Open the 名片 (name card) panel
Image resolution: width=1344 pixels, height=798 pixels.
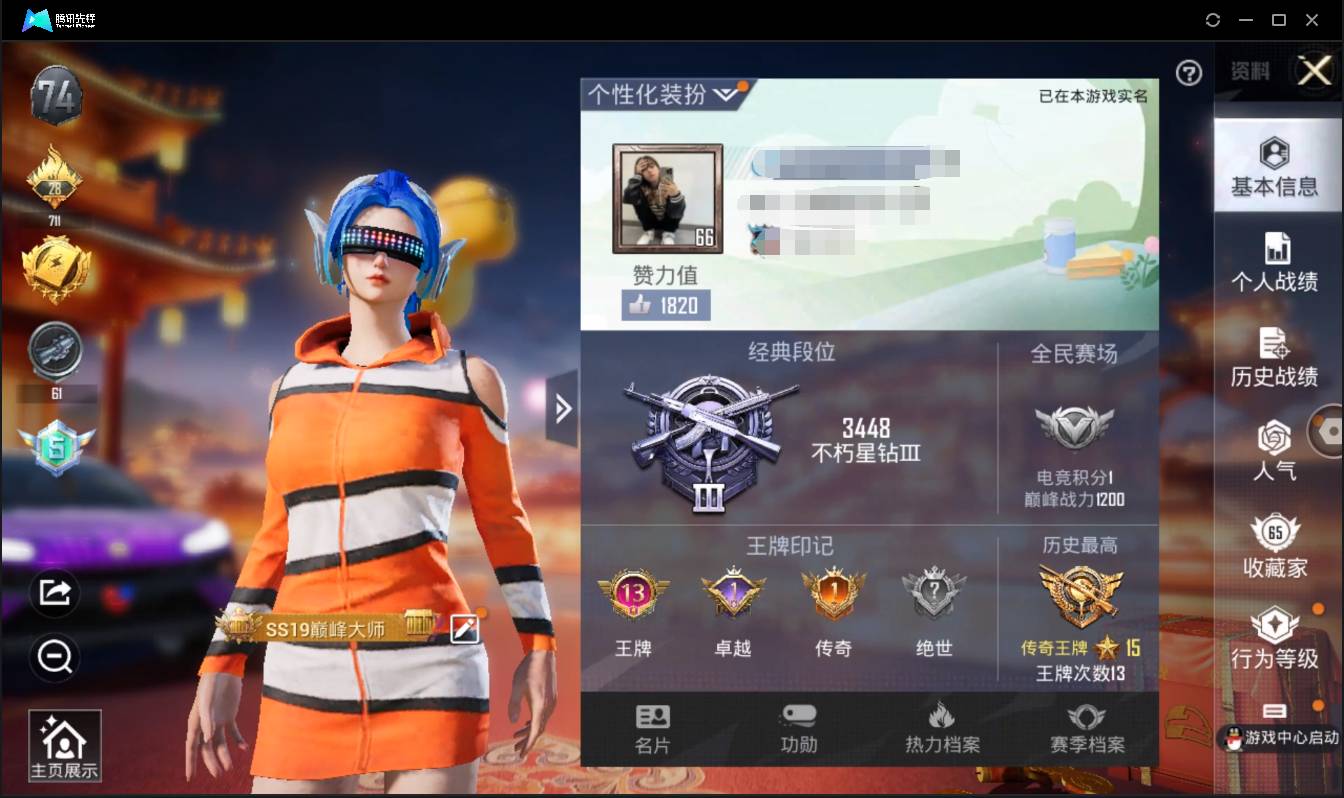pos(652,725)
